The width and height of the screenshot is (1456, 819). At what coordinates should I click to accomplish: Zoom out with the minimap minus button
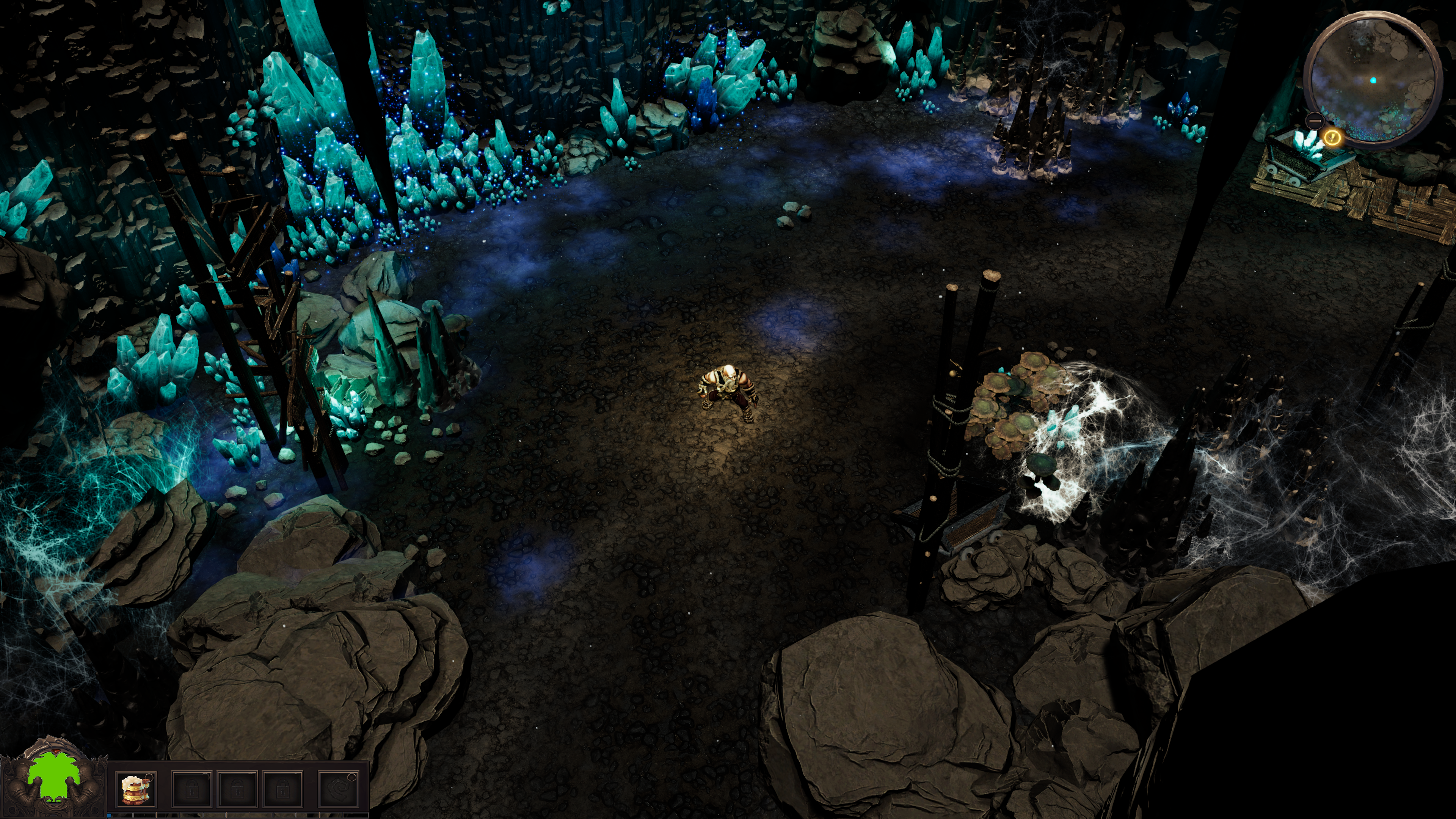1315,121
